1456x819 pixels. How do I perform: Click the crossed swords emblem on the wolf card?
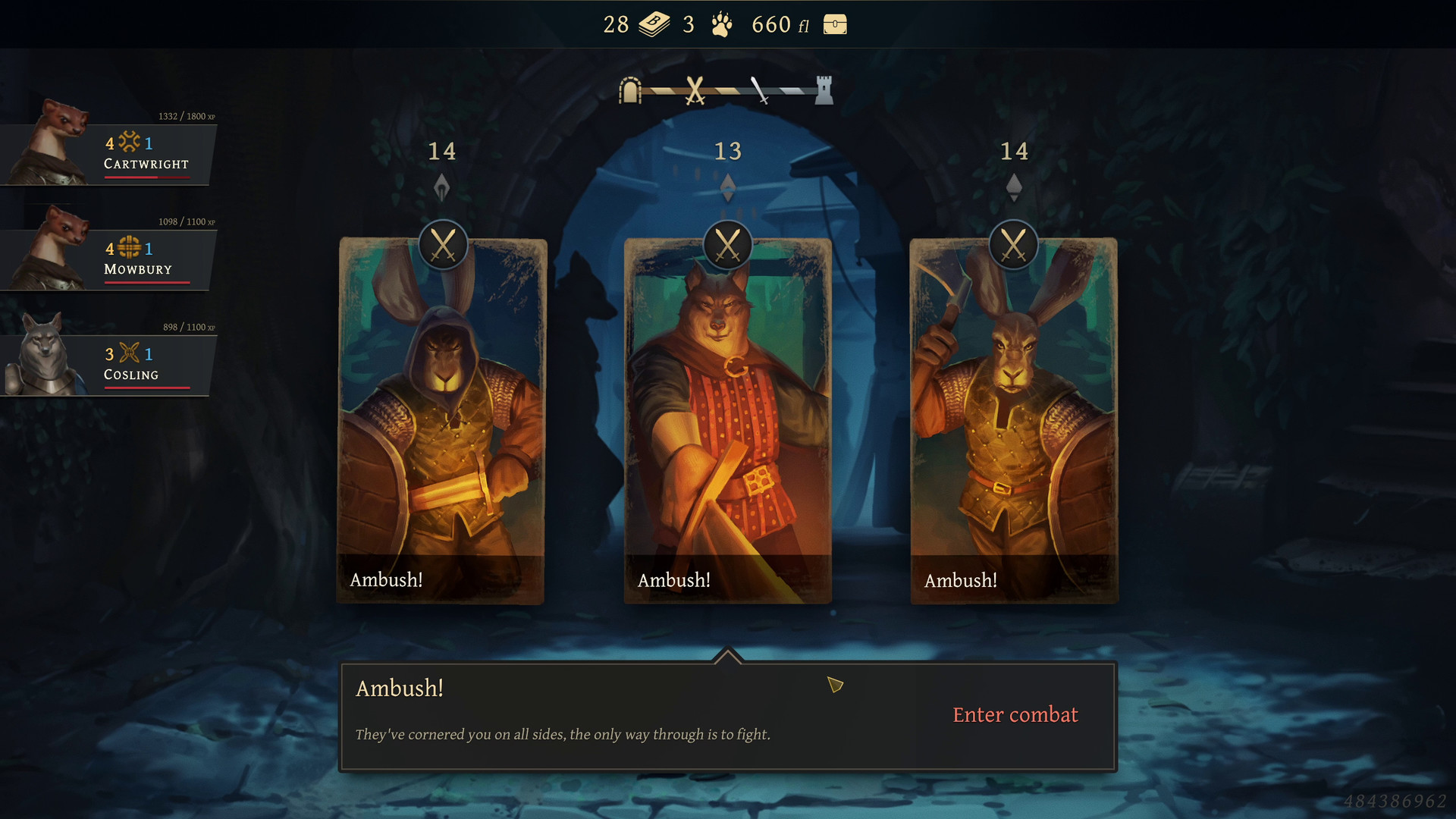(x=727, y=244)
